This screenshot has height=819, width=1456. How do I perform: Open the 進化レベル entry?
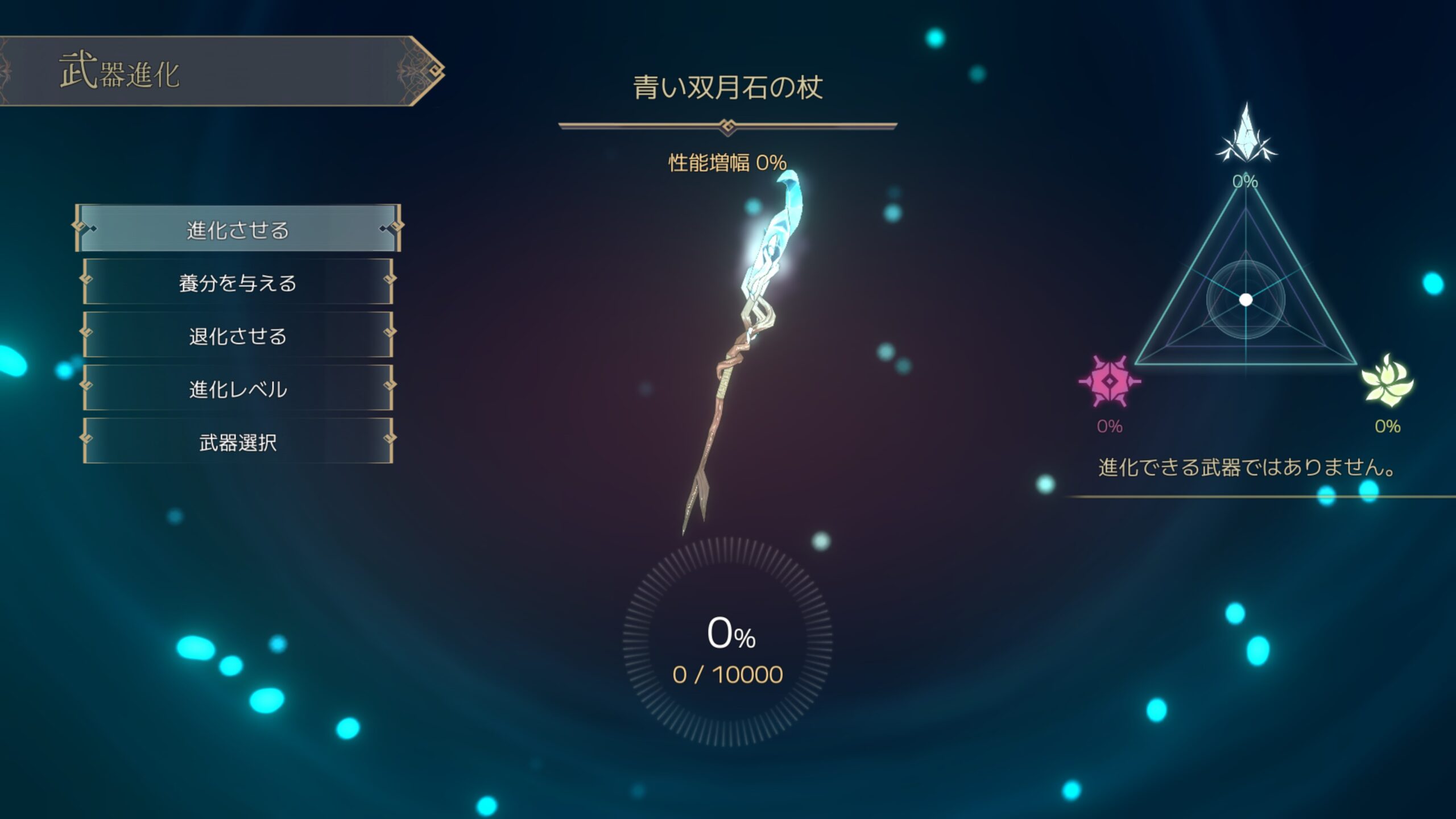[238, 388]
